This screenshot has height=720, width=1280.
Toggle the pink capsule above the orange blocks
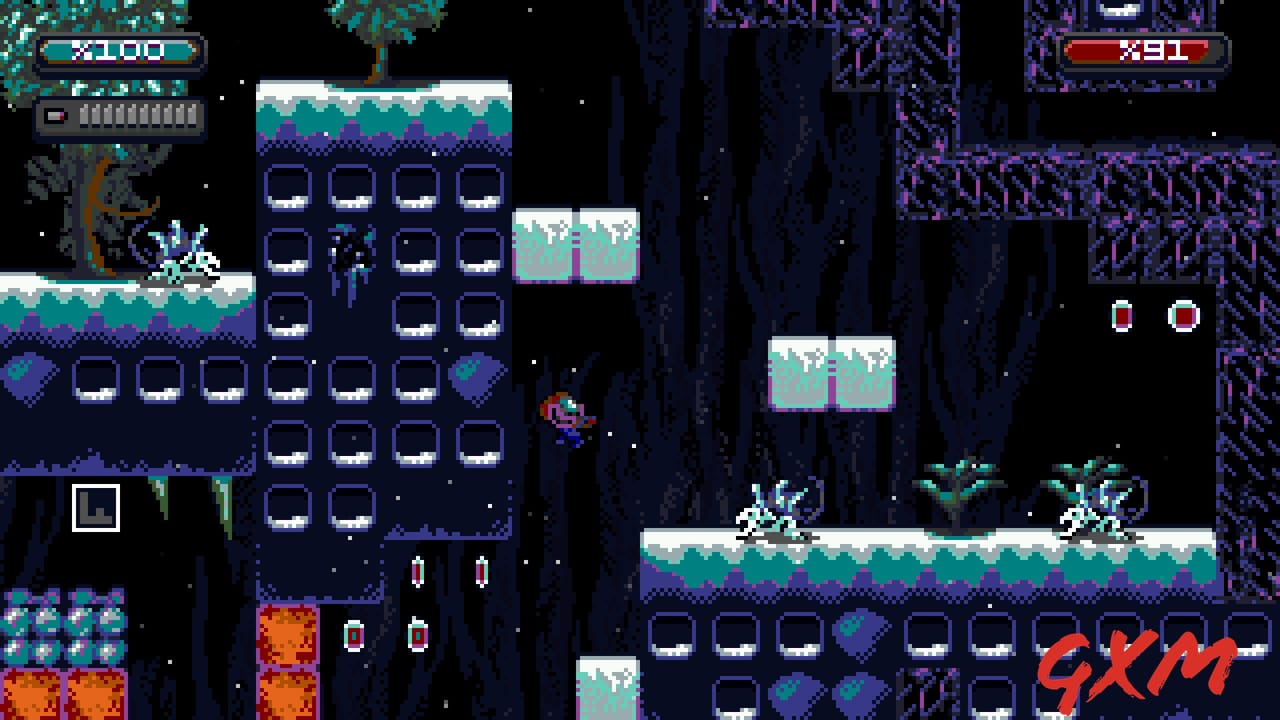(x=352, y=633)
